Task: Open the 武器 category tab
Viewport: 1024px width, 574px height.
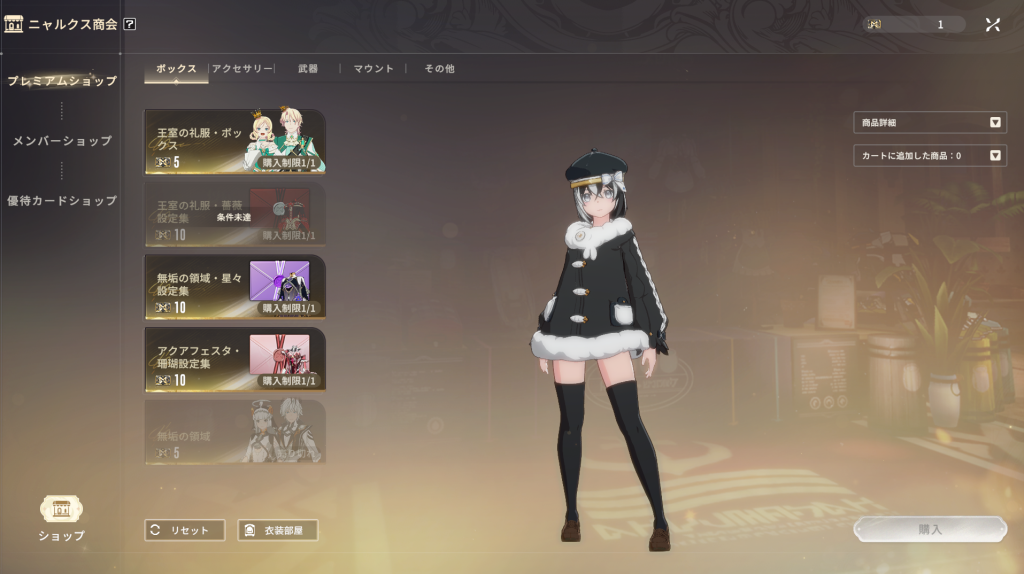Action: (308, 69)
